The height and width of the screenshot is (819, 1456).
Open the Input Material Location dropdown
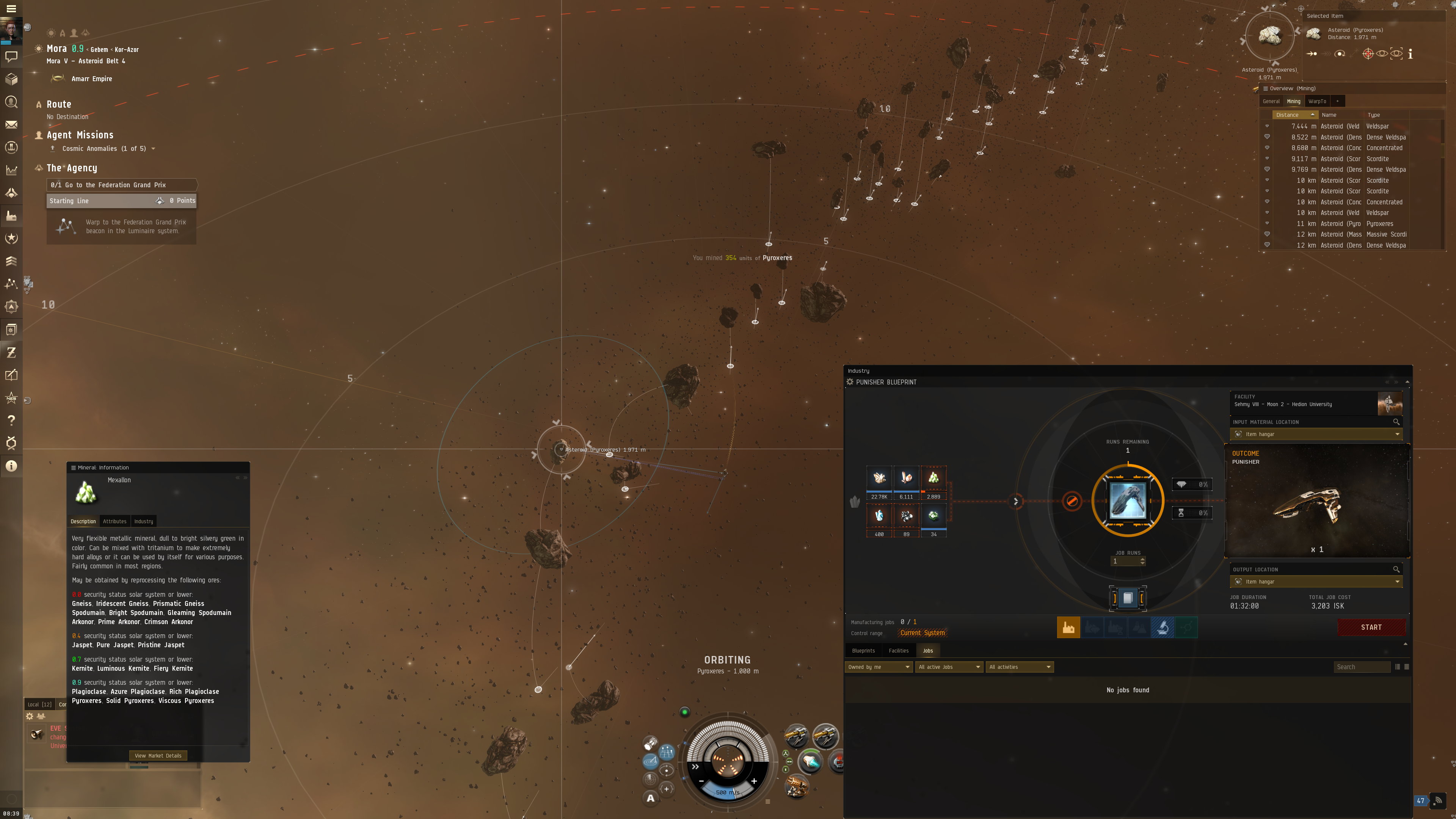click(x=1316, y=434)
